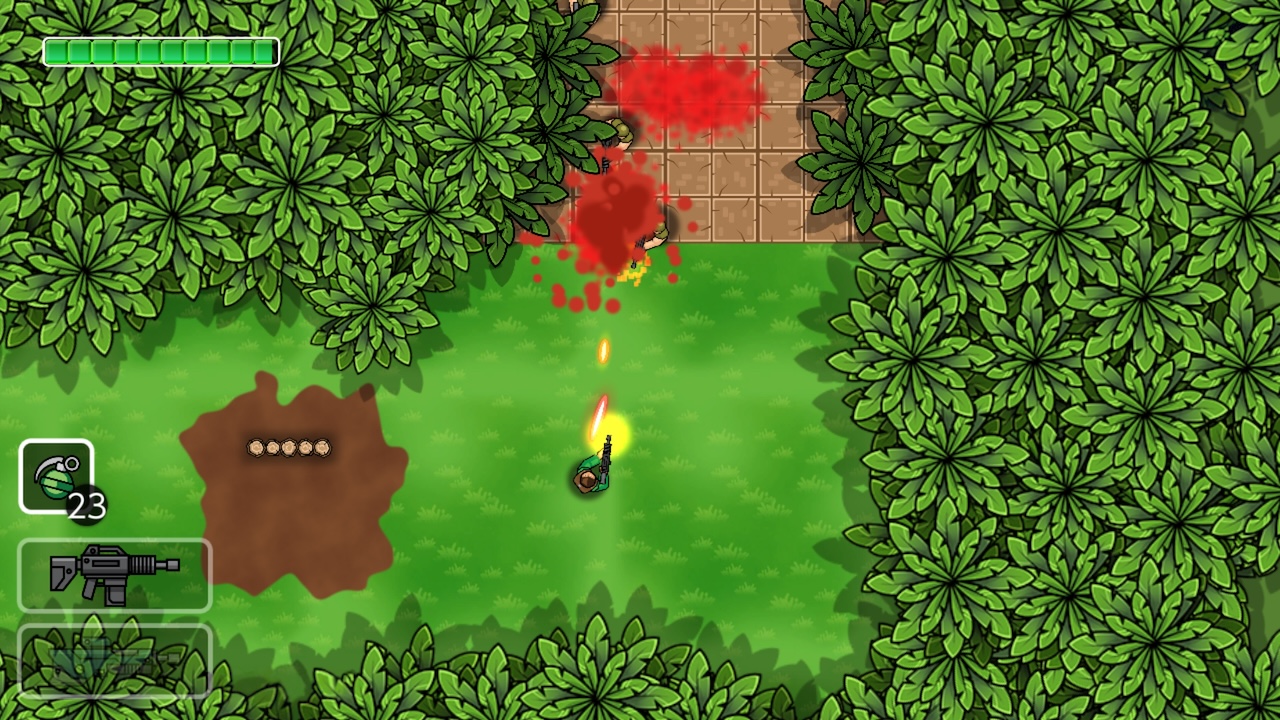Click the grenade pin on the grenade icon

point(72,463)
